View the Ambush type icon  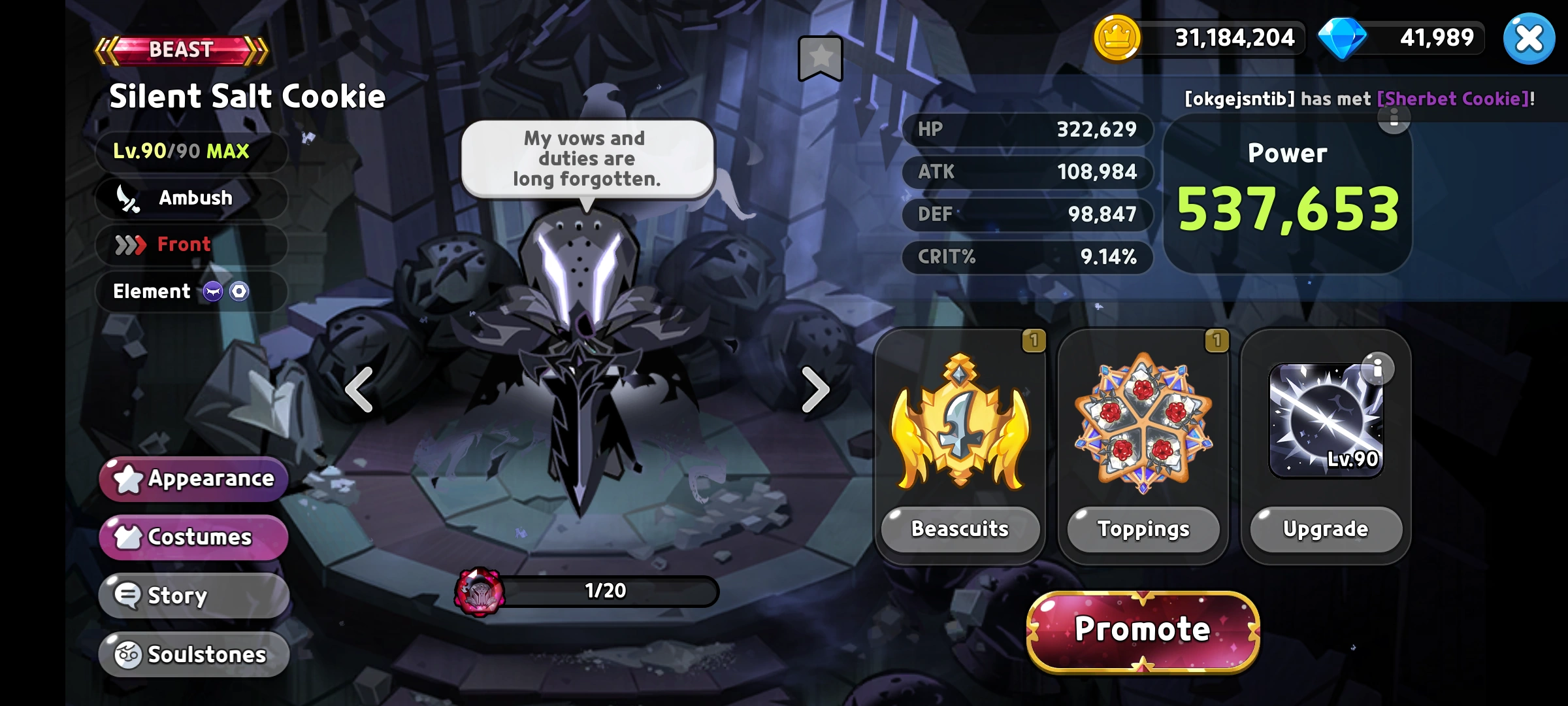click(x=128, y=197)
